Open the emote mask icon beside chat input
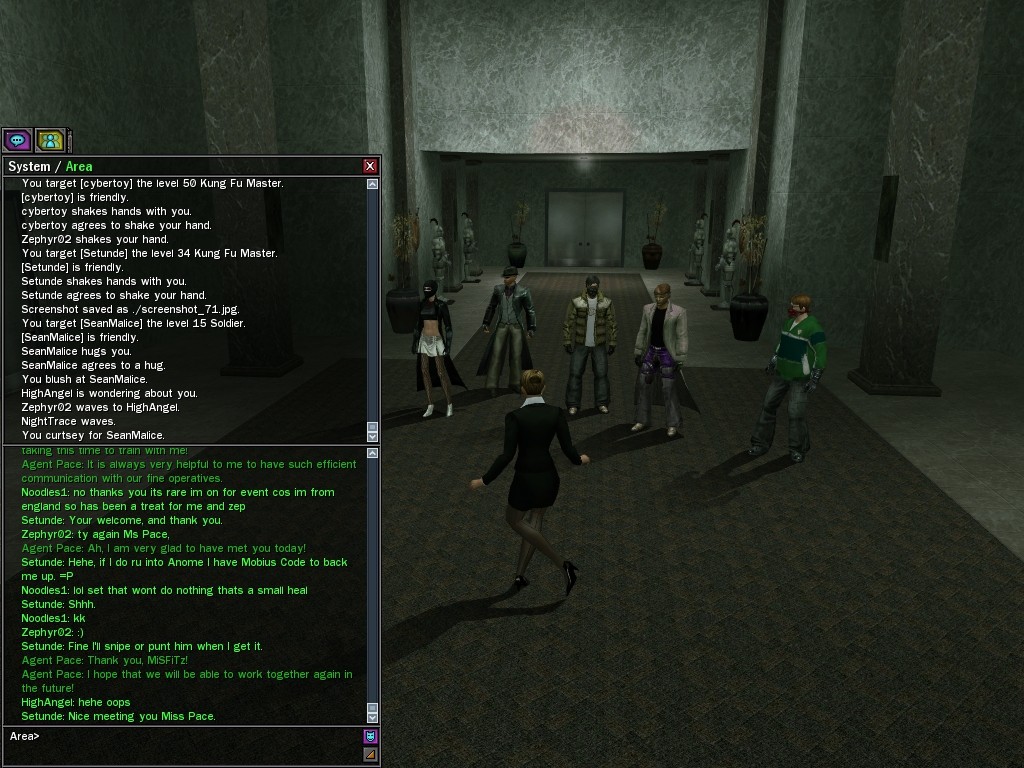This screenshot has height=768, width=1024. (370, 737)
